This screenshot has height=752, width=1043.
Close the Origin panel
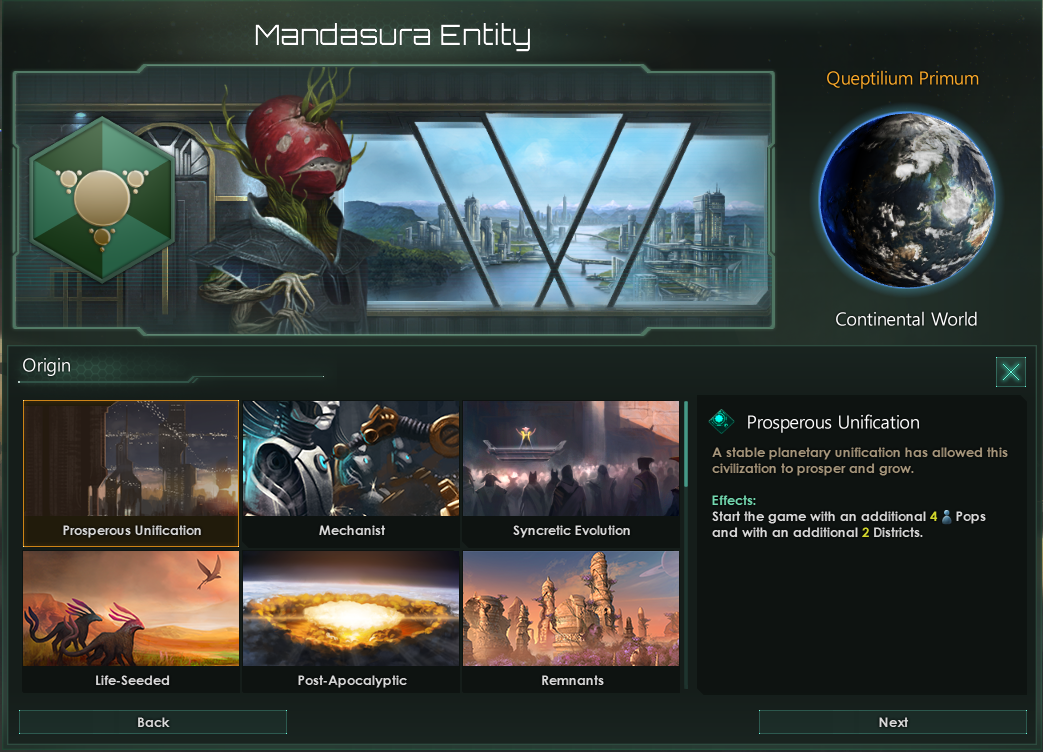pos(1011,372)
